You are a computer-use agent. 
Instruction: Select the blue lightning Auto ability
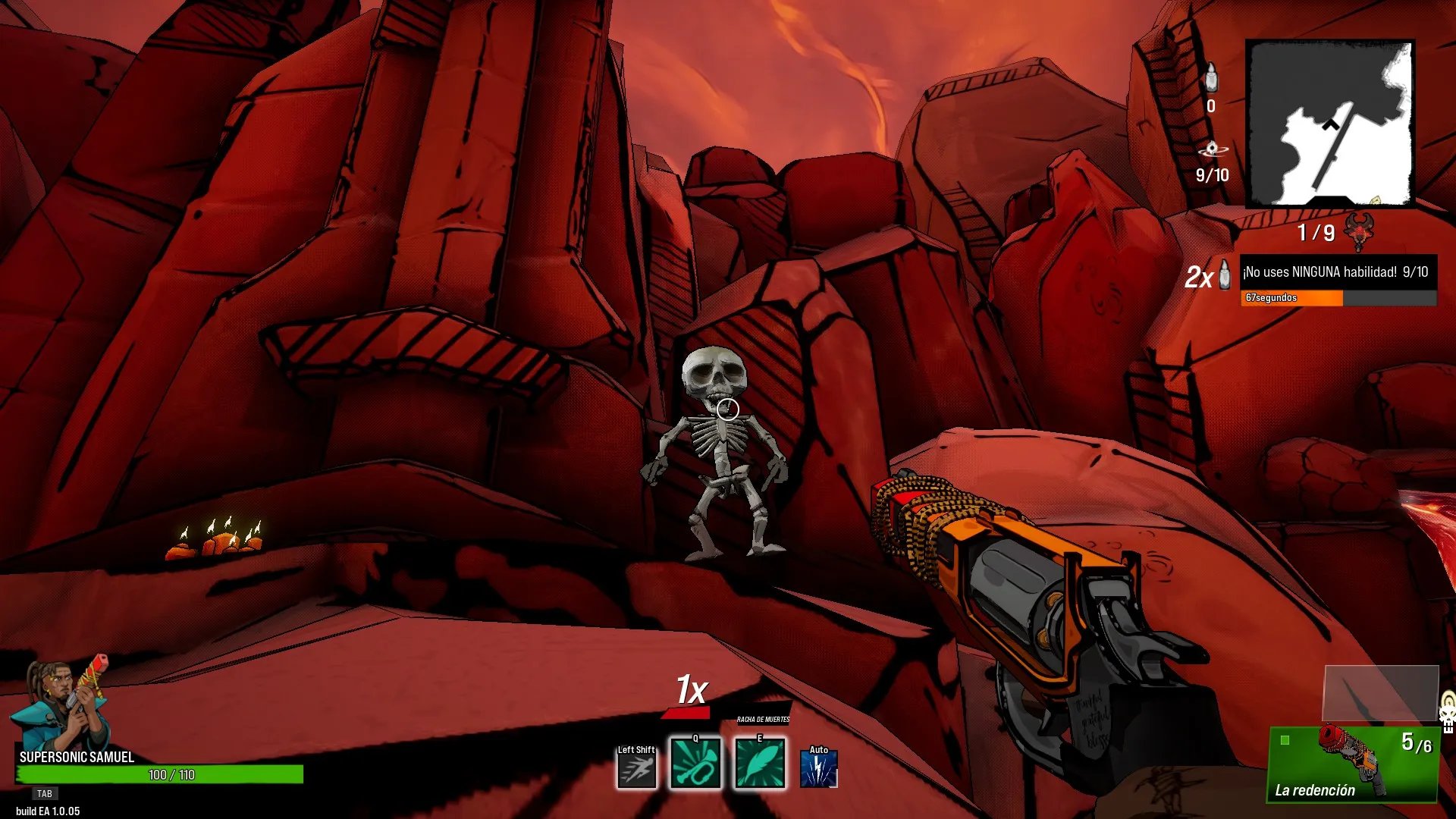pos(818,769)
